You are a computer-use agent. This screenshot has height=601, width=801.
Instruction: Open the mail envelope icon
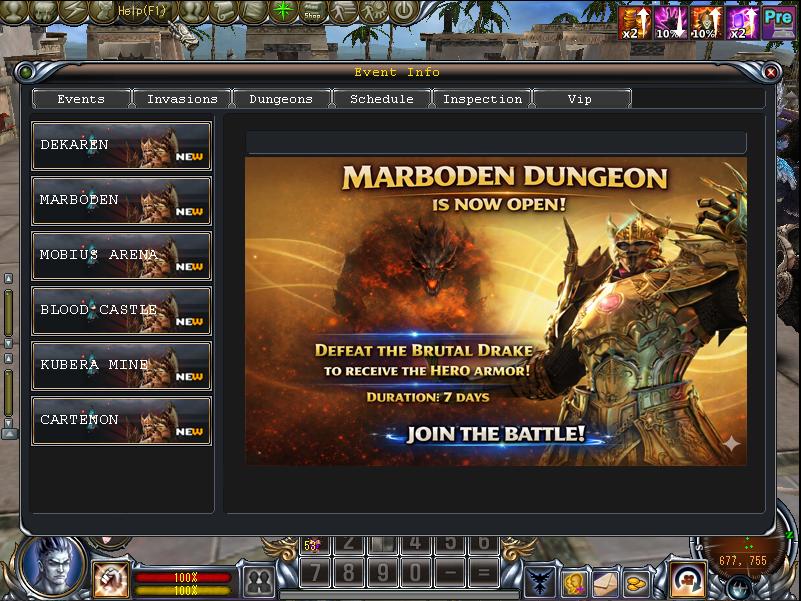(605, 581)
